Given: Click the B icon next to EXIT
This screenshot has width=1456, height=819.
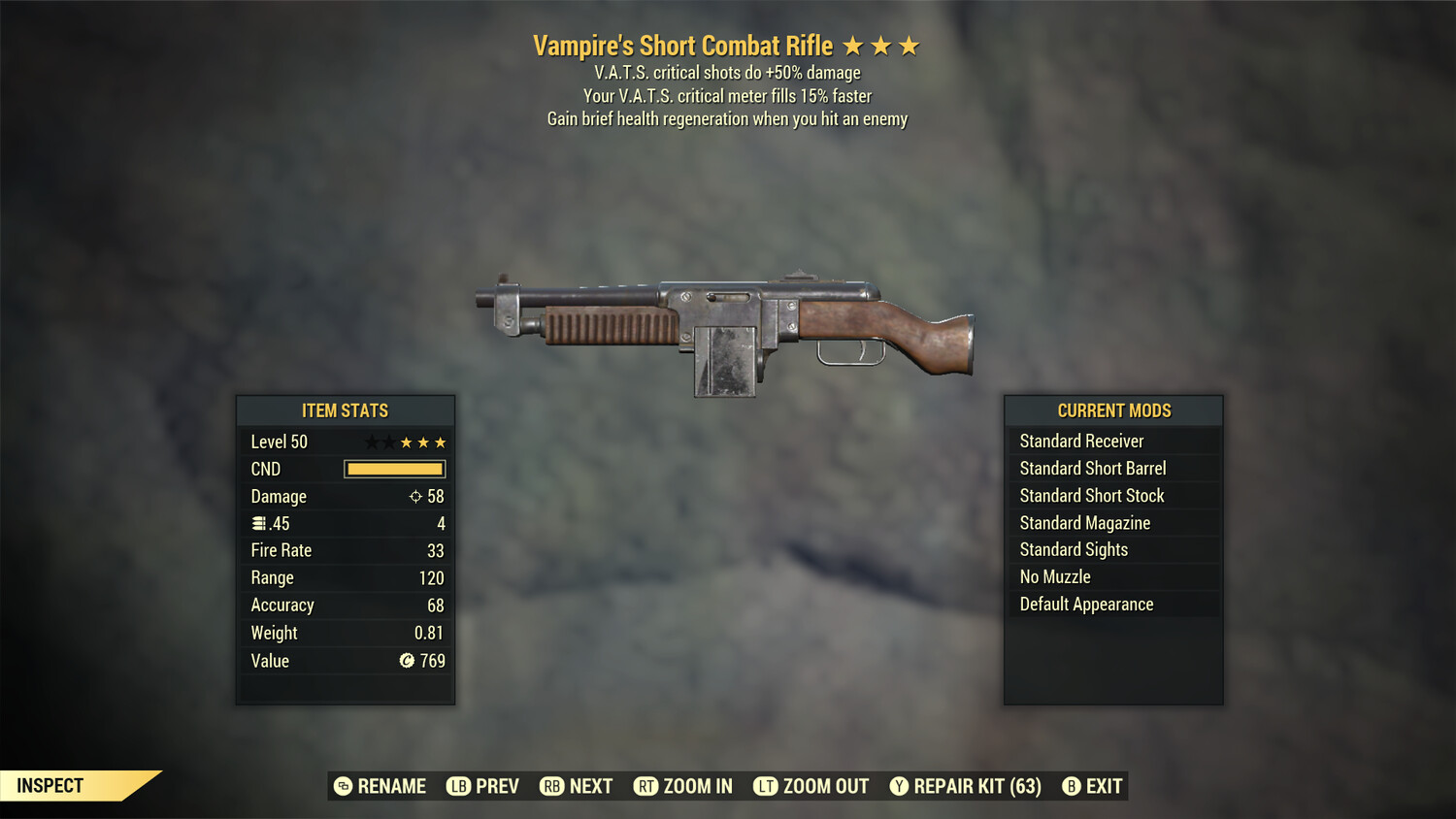Looking at the screenshot, I should 1072,786.
